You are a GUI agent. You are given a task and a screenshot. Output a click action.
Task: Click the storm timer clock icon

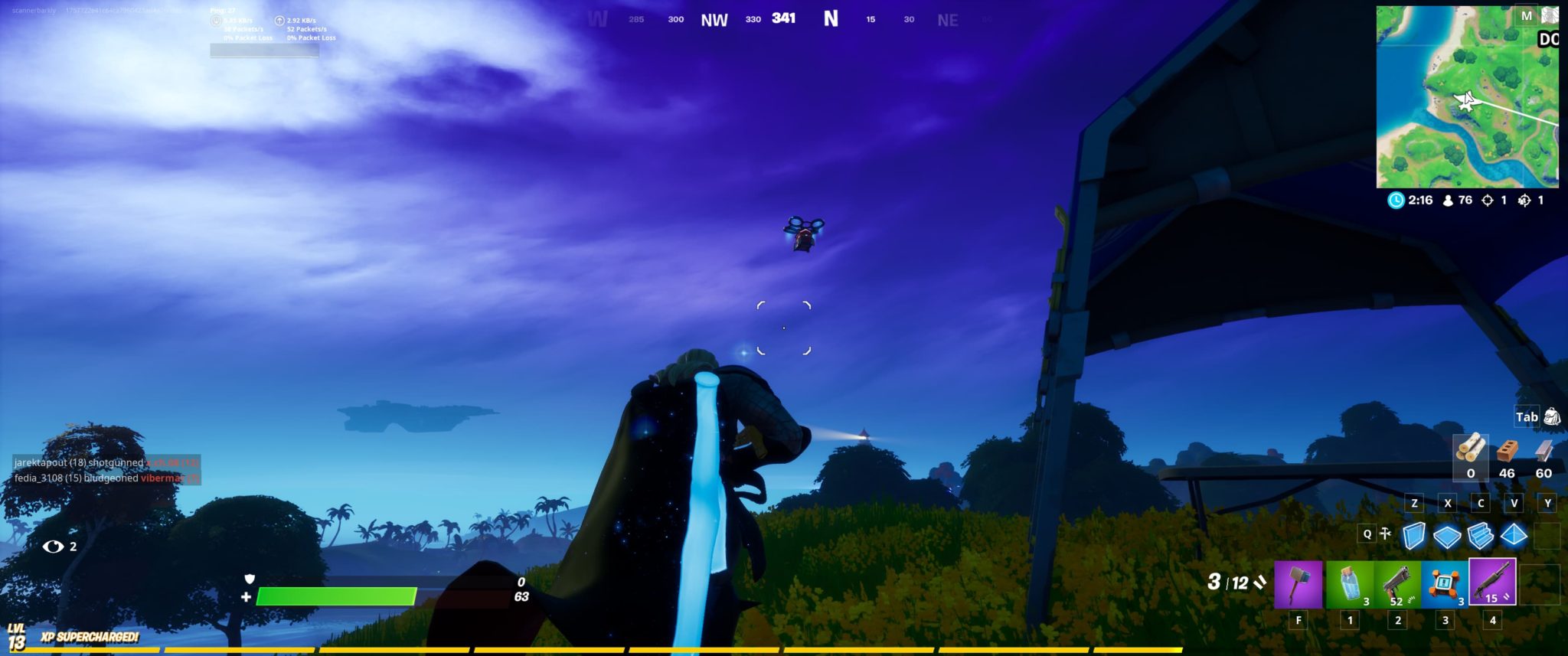(x=1396, y=200)
